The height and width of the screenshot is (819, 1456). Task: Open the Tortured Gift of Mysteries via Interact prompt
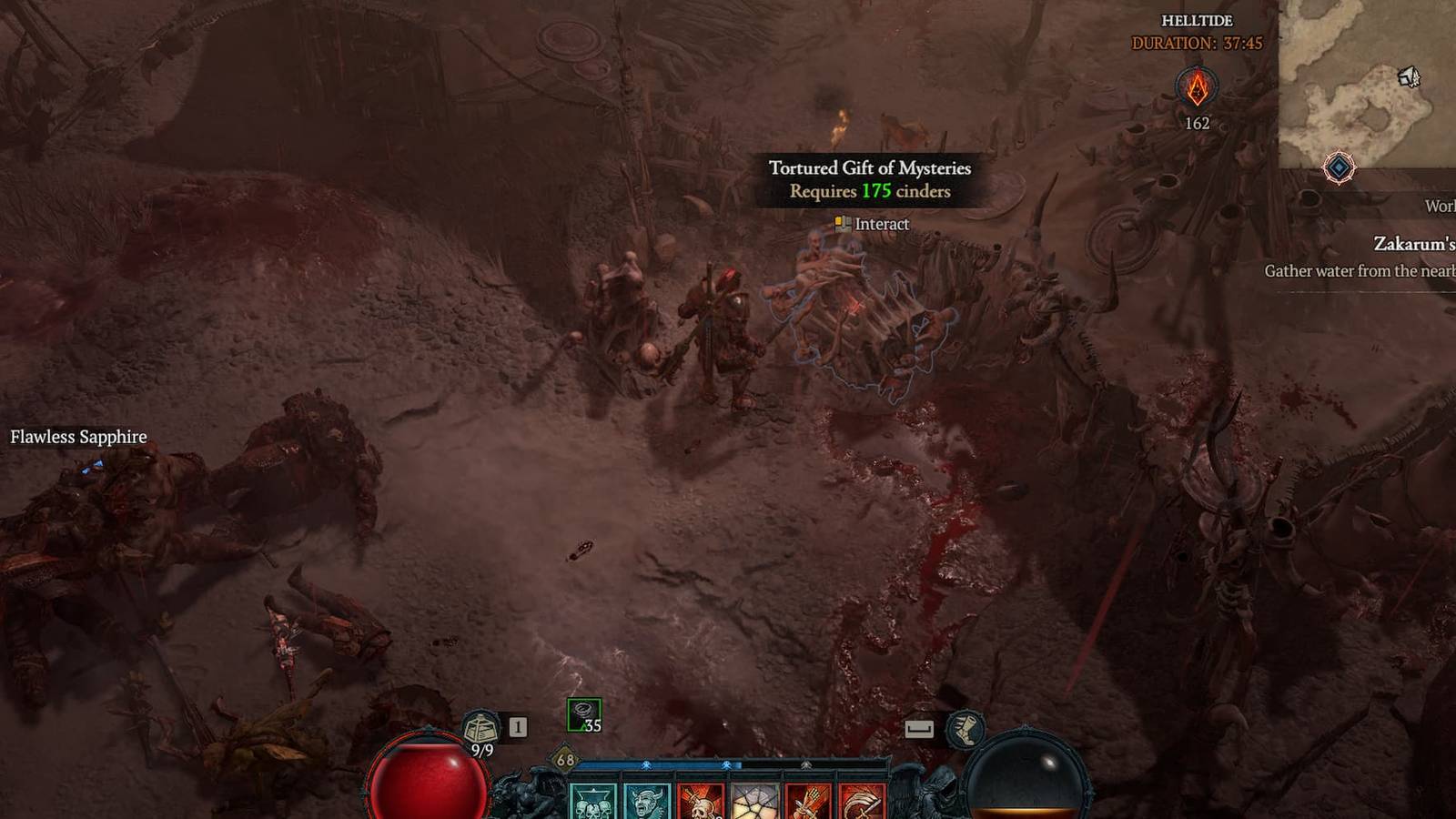[870, 225]
